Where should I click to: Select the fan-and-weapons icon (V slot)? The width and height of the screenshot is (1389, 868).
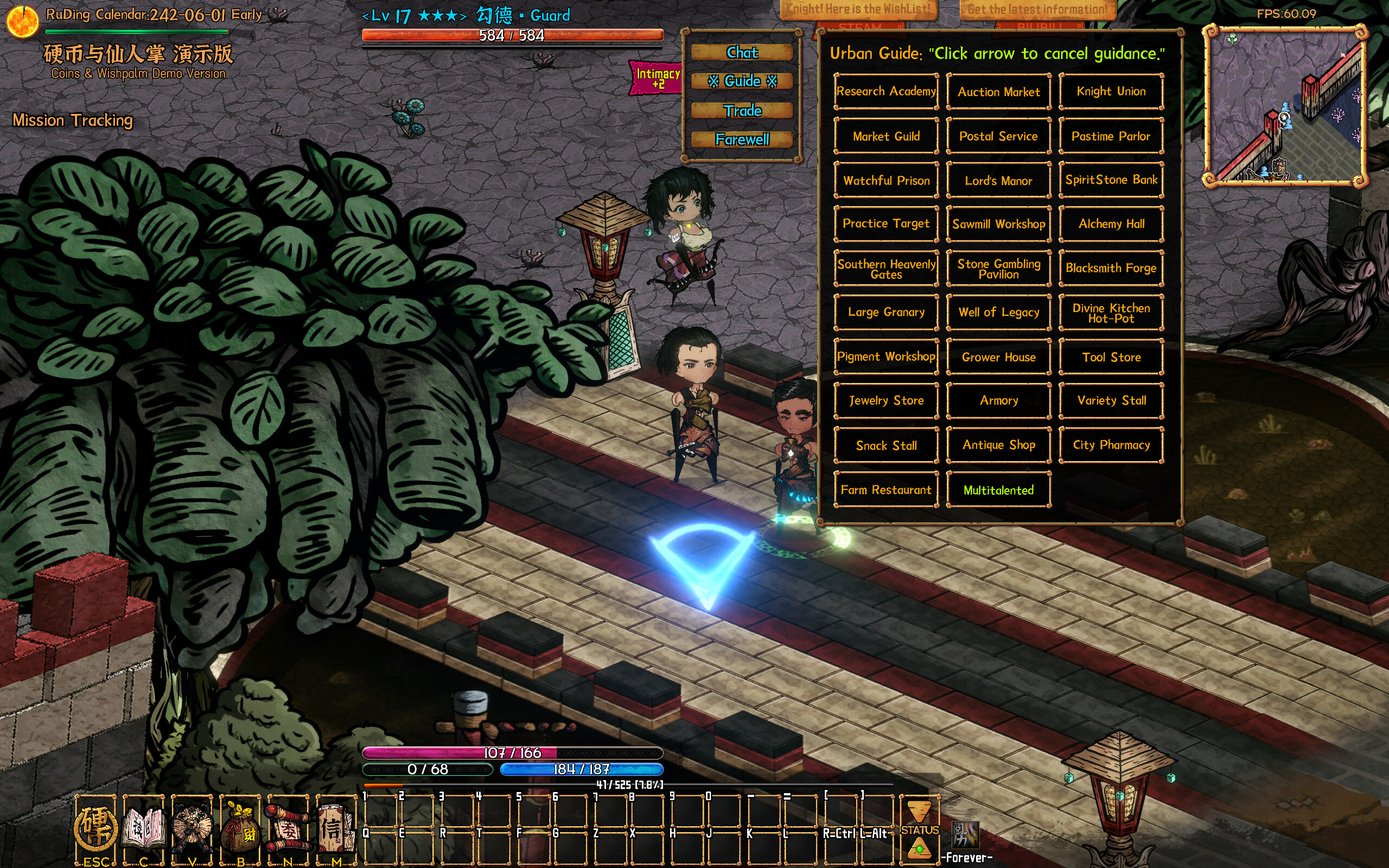(x=192, y=827)
